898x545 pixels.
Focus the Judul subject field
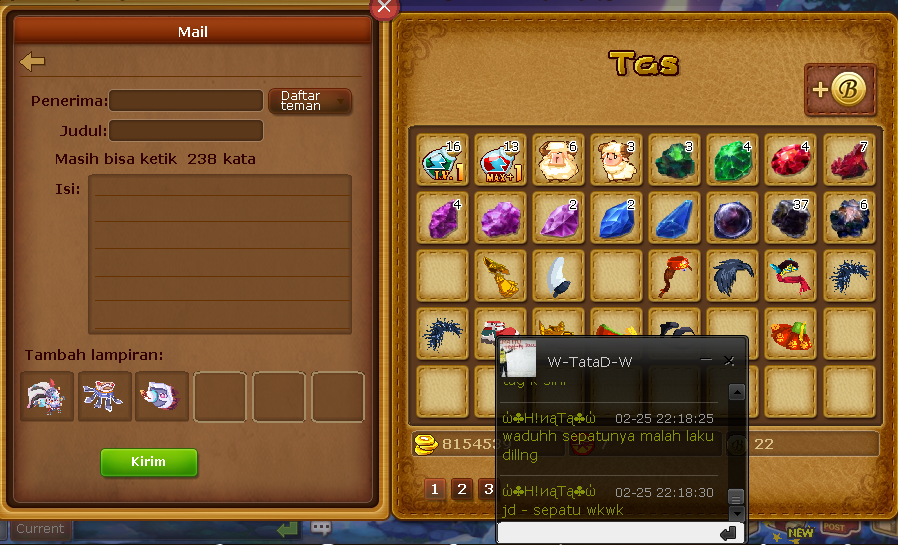(x=186, y=131)
